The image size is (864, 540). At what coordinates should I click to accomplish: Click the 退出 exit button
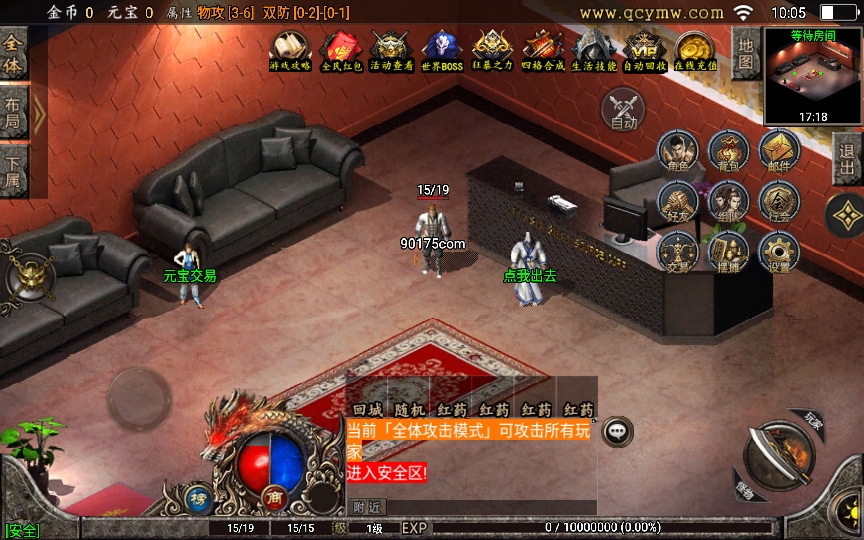[848, 159]
